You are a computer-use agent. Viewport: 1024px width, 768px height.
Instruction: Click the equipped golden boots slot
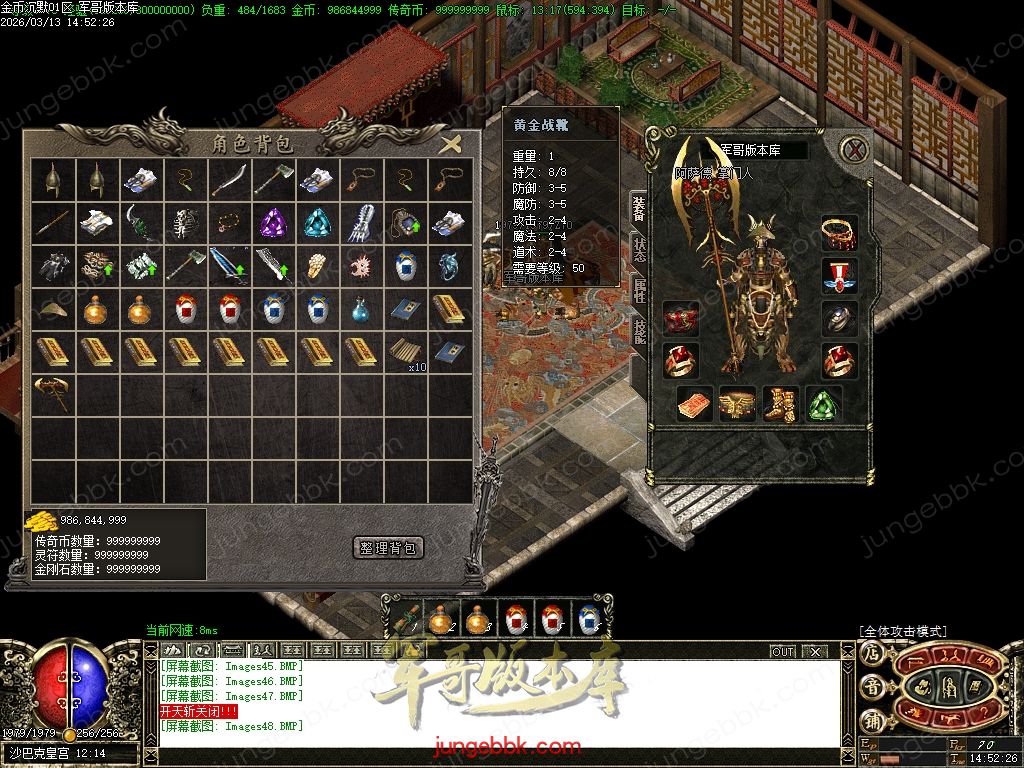pos(781,403)
